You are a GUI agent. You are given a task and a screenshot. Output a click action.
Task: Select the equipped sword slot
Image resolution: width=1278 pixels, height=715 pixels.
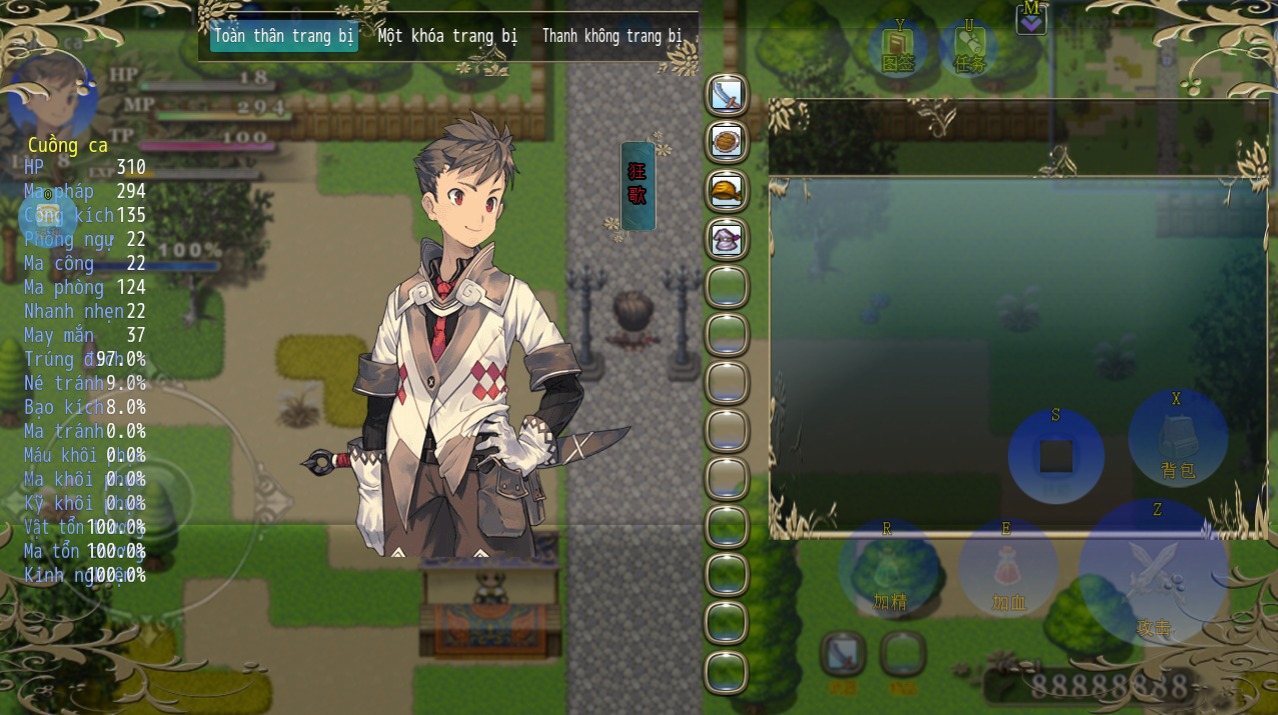(x=727, y=95)
